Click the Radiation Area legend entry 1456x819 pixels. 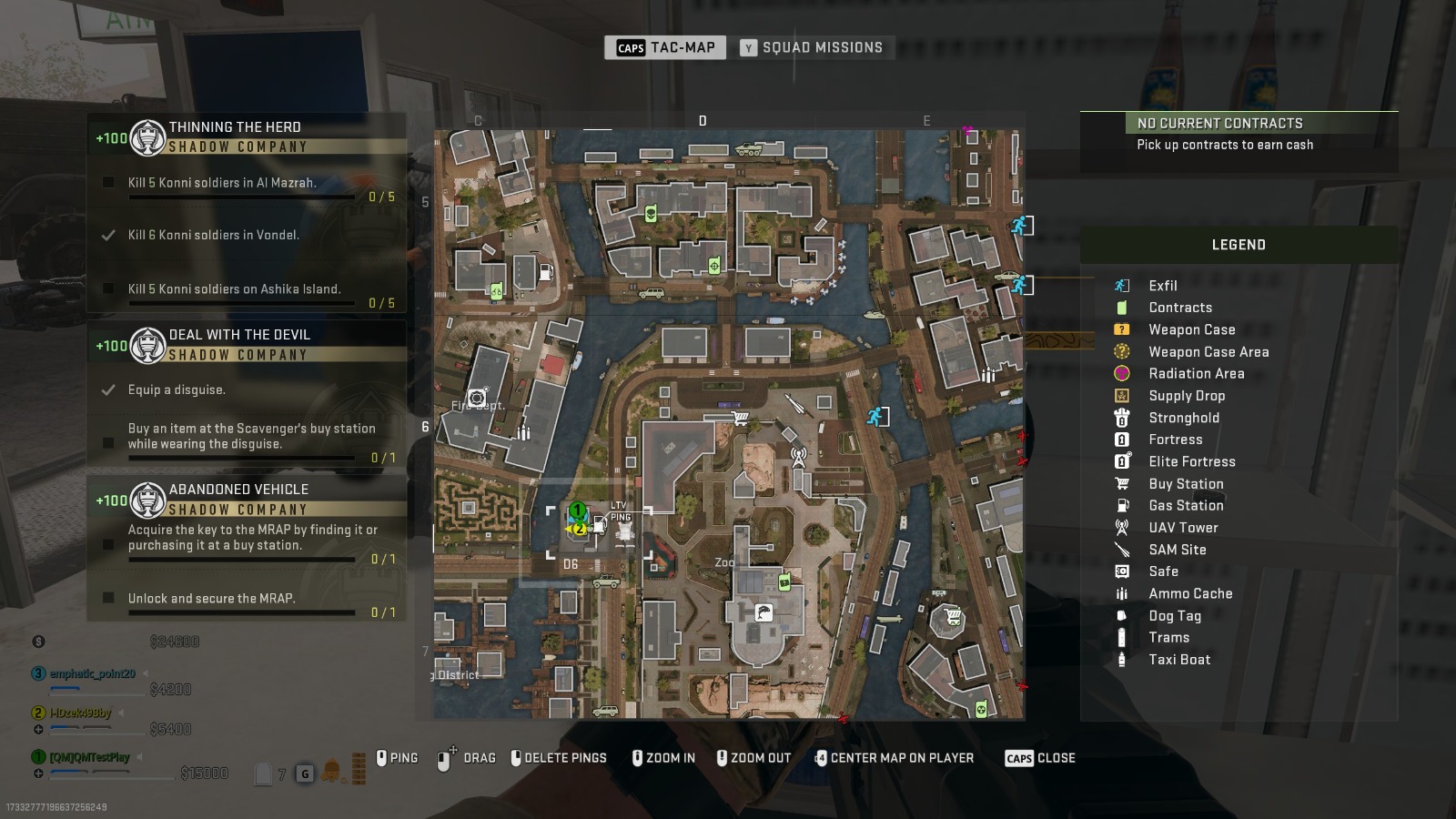[x=1196, y=373]
